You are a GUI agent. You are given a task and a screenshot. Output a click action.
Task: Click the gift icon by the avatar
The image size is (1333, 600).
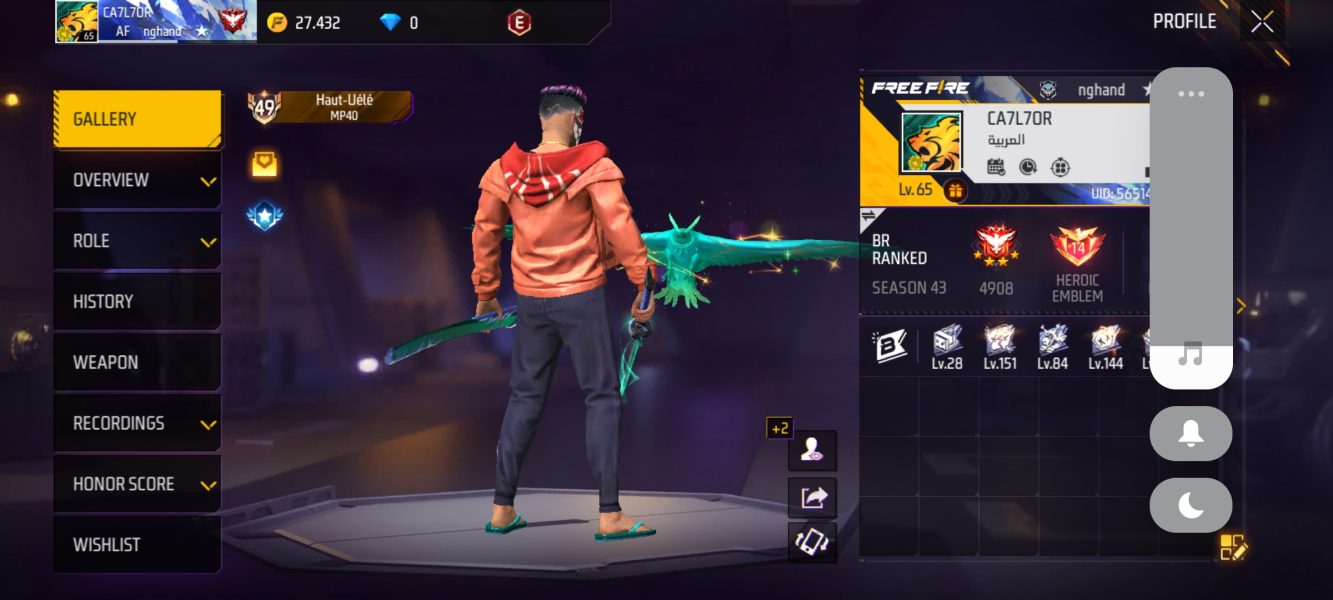tap(955, 191)
